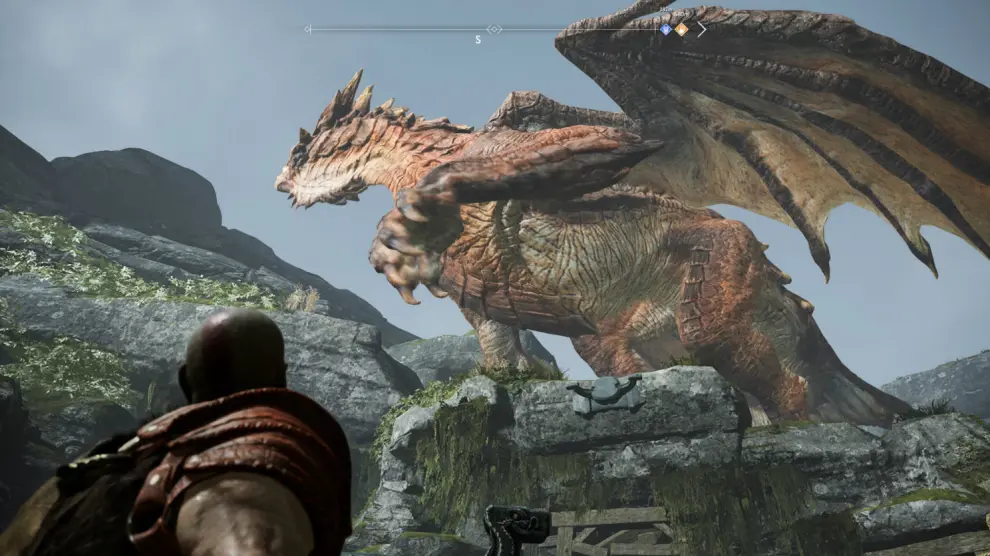The height and width of the screenshot is (556, 990).
Task: Click the blue diamond compass marker
Action: (666, 29)
